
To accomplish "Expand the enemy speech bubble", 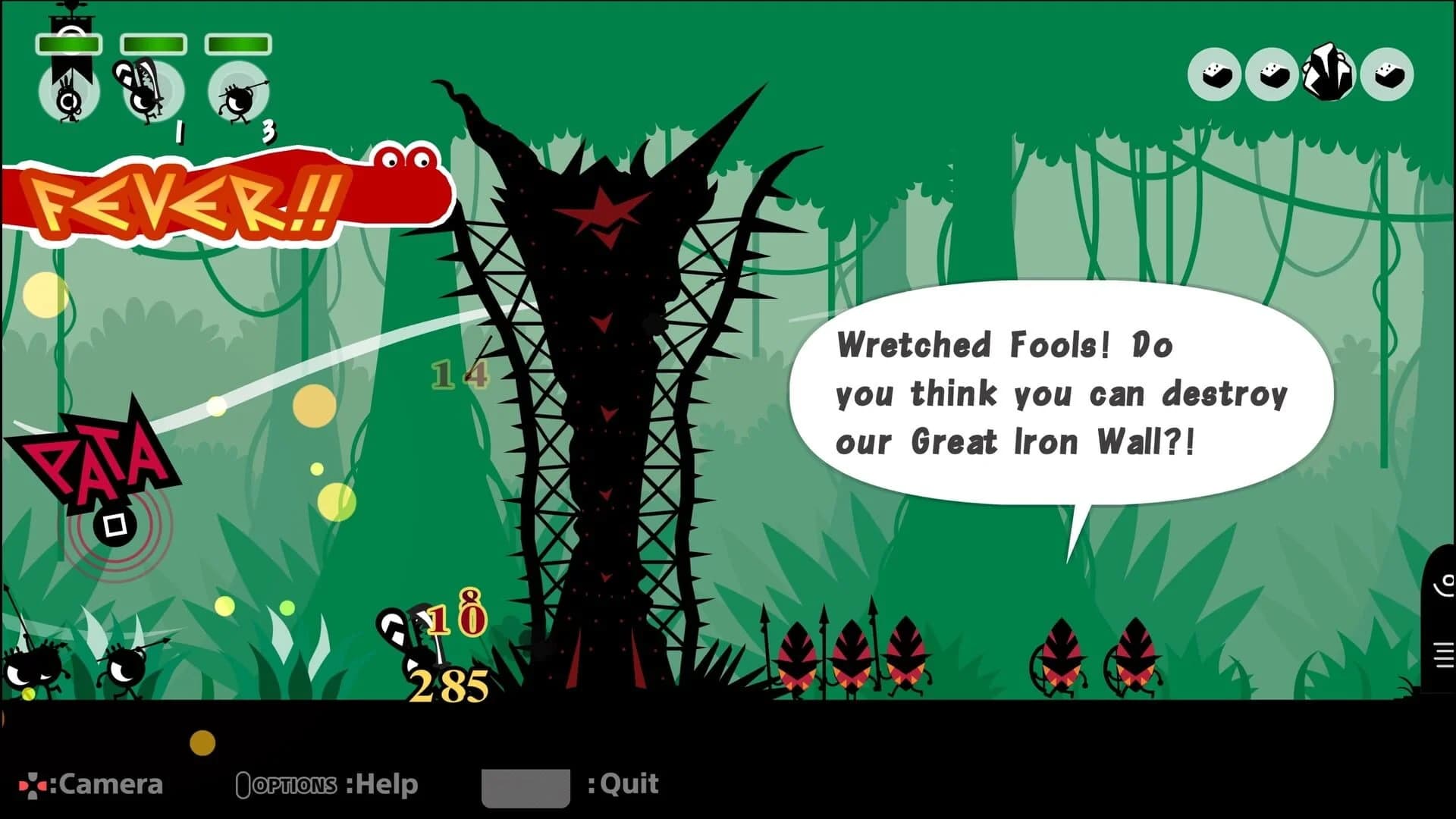I will [x=1062, y=394].
